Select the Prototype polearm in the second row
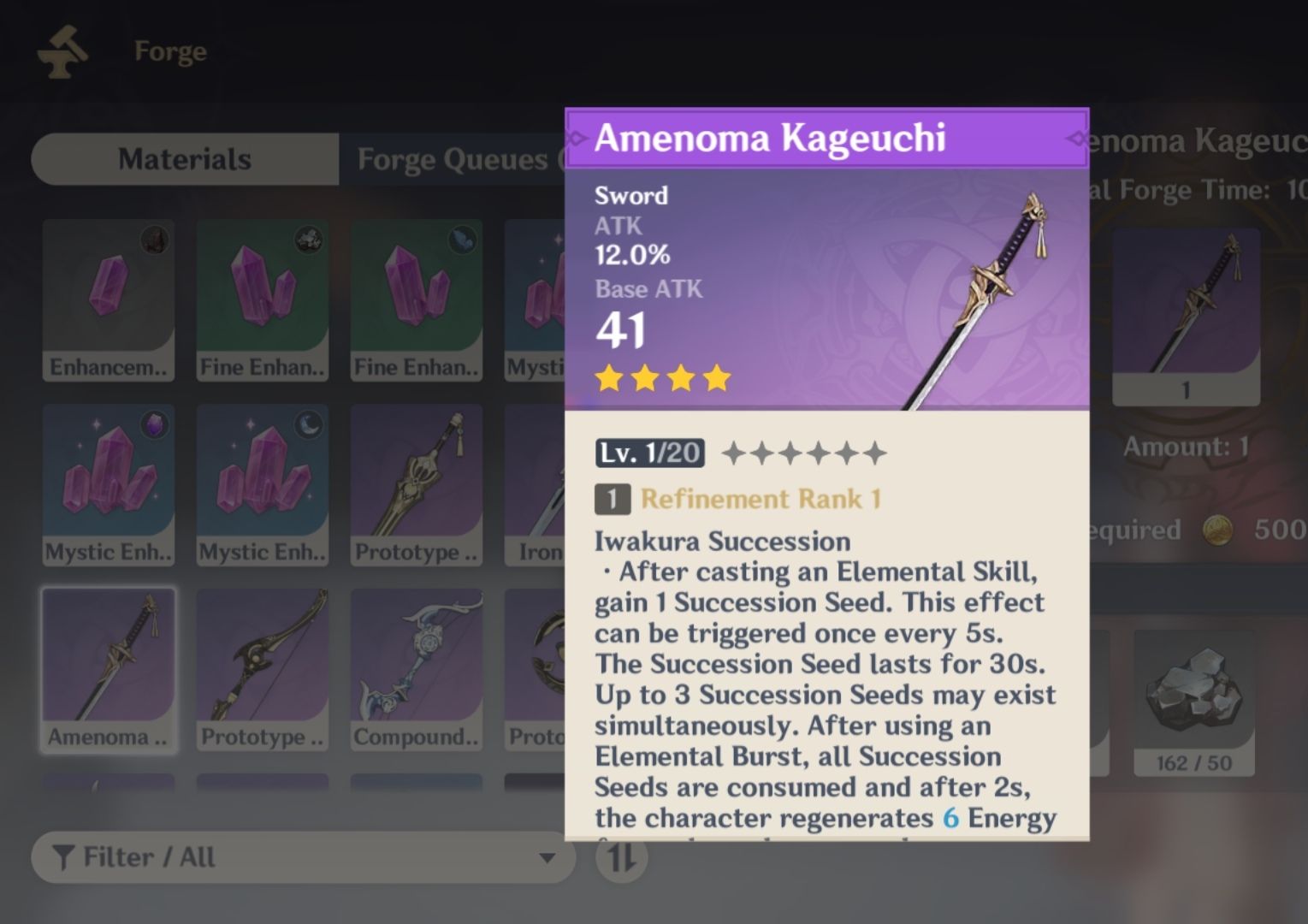The image size is (1308, 924). tap(417, 483)
